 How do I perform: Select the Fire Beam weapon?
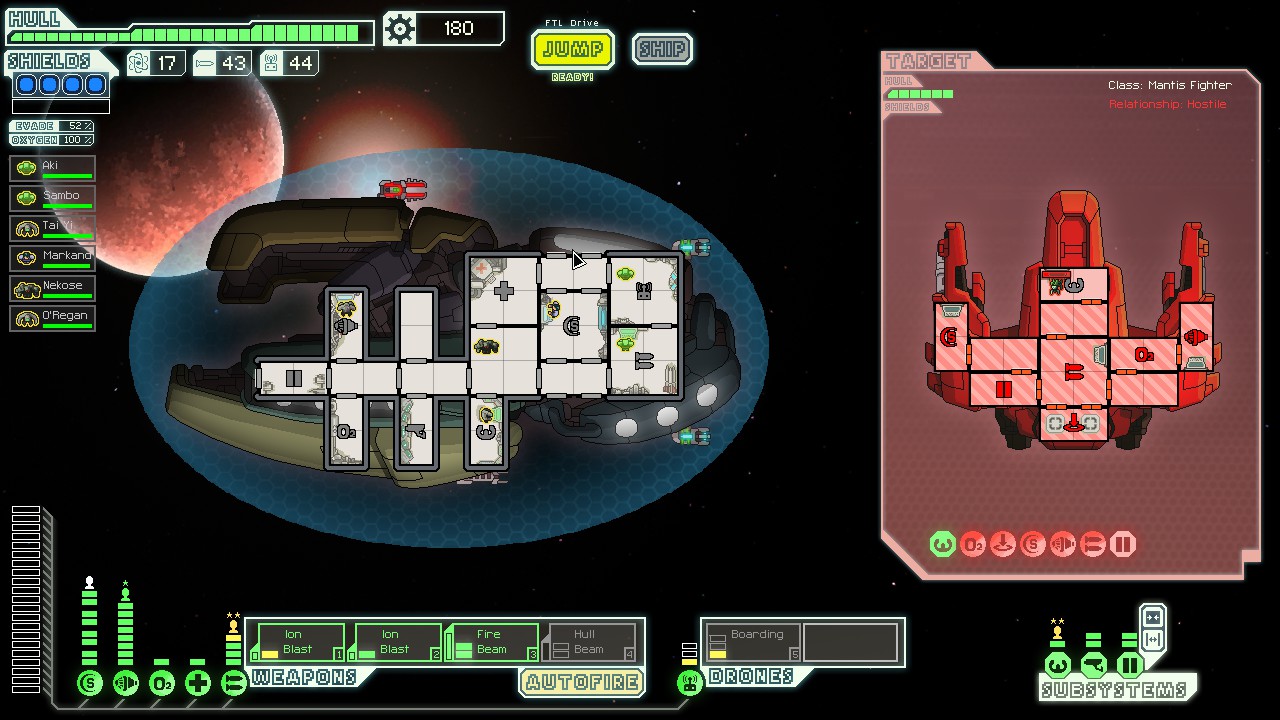click(x=492, y=642)
